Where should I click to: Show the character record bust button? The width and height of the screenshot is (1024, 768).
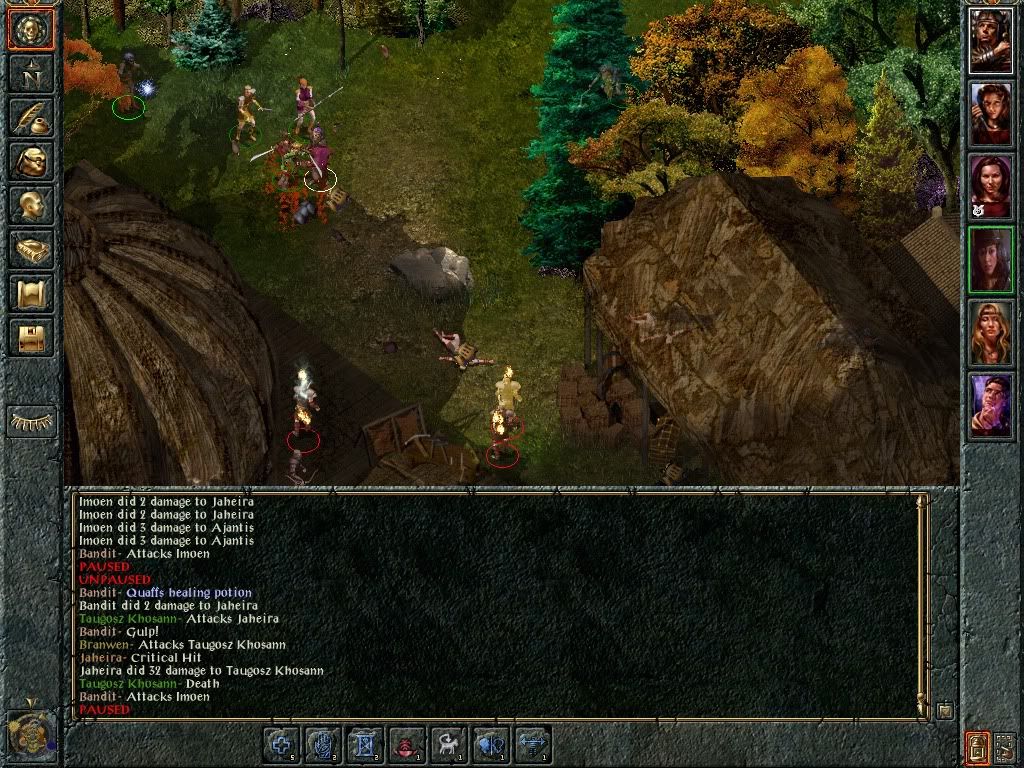[31, 204]
